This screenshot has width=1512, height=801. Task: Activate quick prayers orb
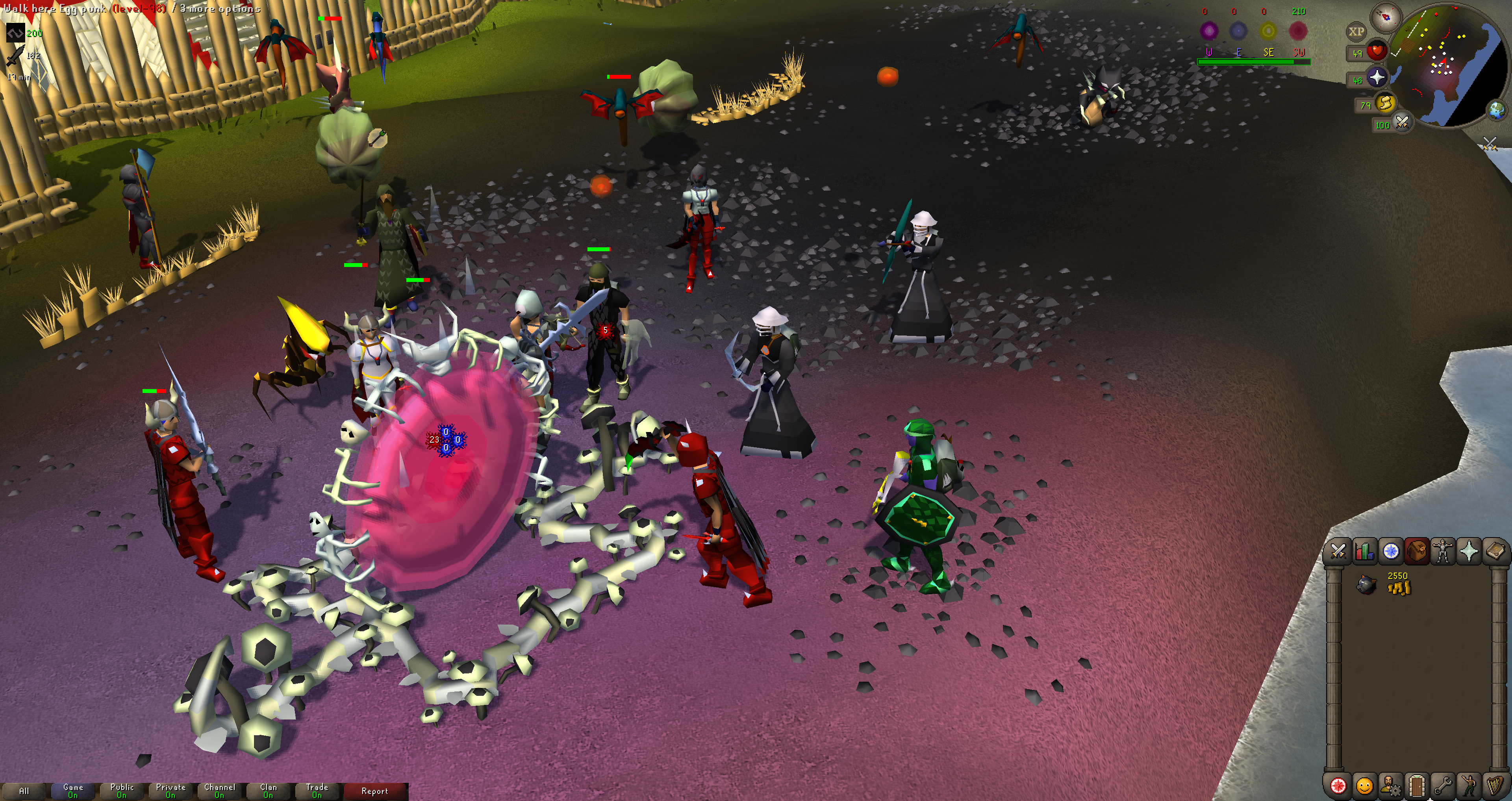tap(1377, 78)
